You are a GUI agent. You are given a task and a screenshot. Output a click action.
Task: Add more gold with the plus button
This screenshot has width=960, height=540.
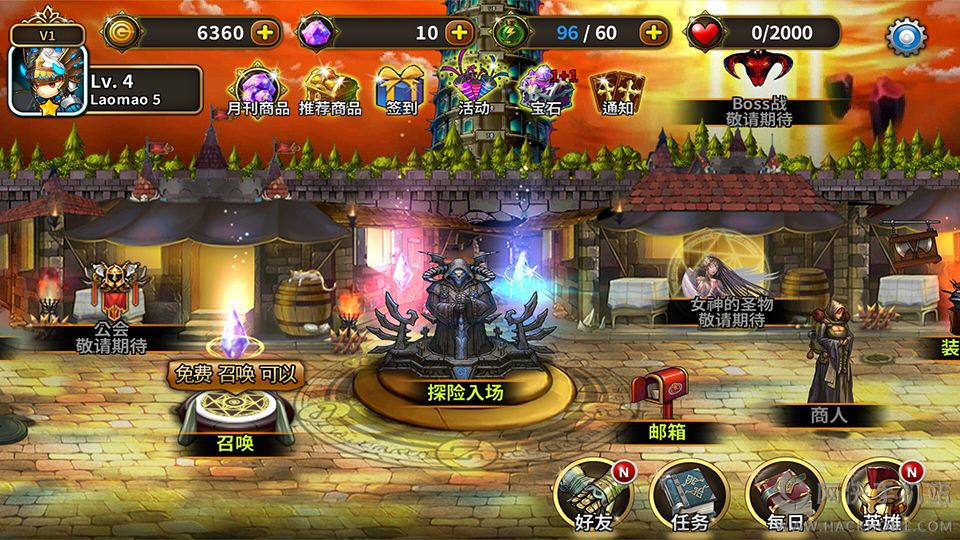coord(265,32)
